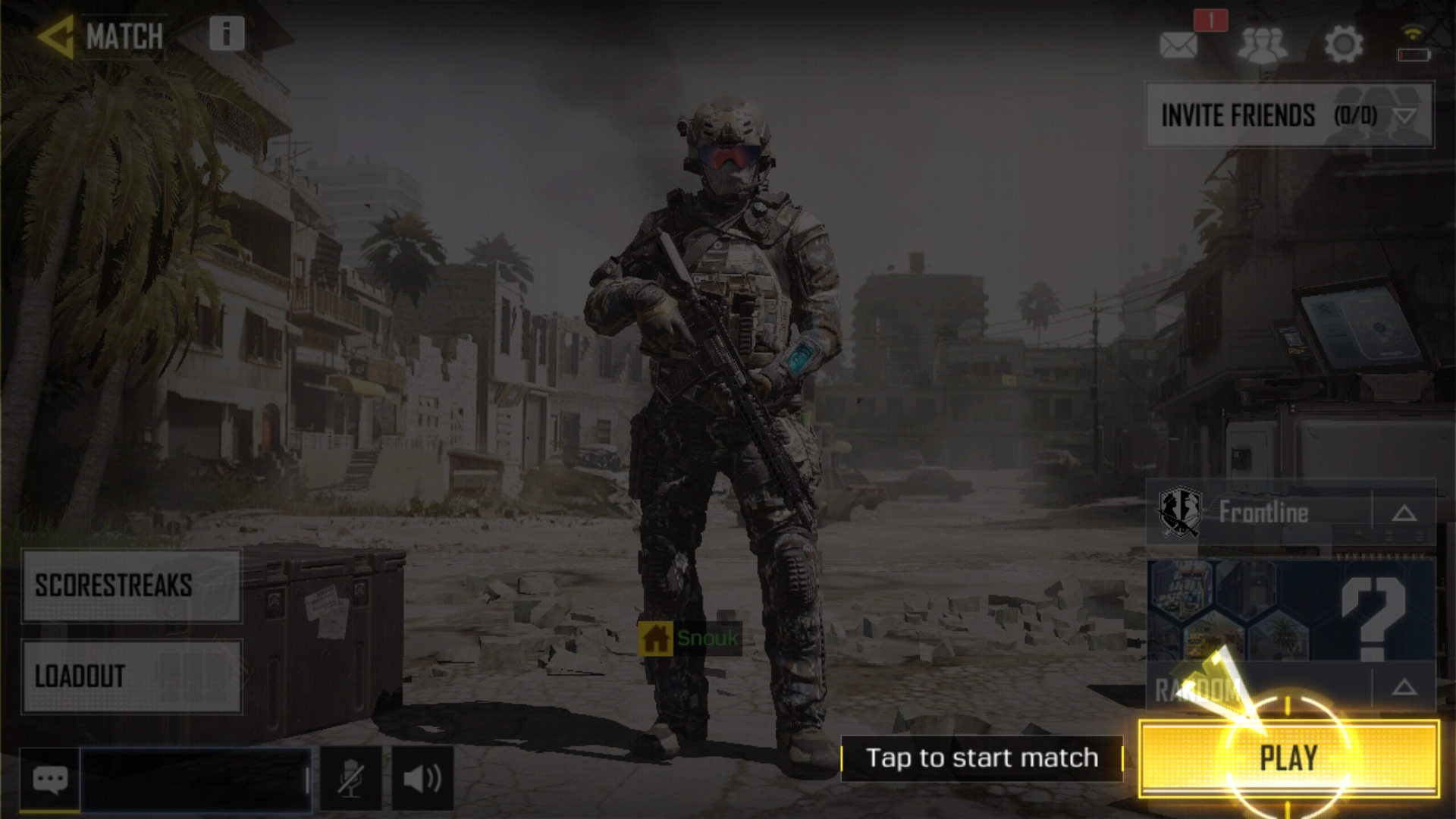Open the info icon beside Match

[x=227, y=33]
